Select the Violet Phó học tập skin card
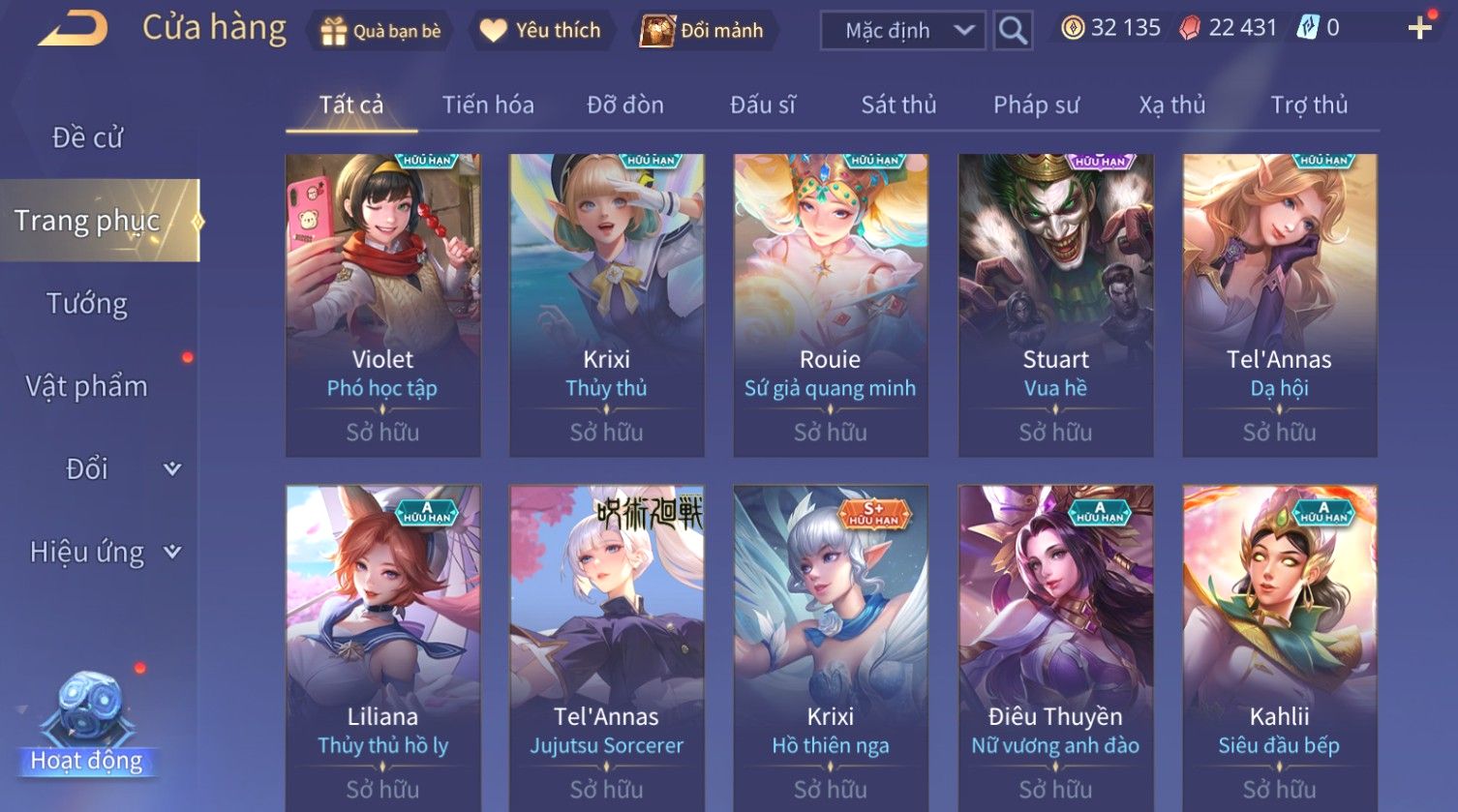 (x=382, y=305)
